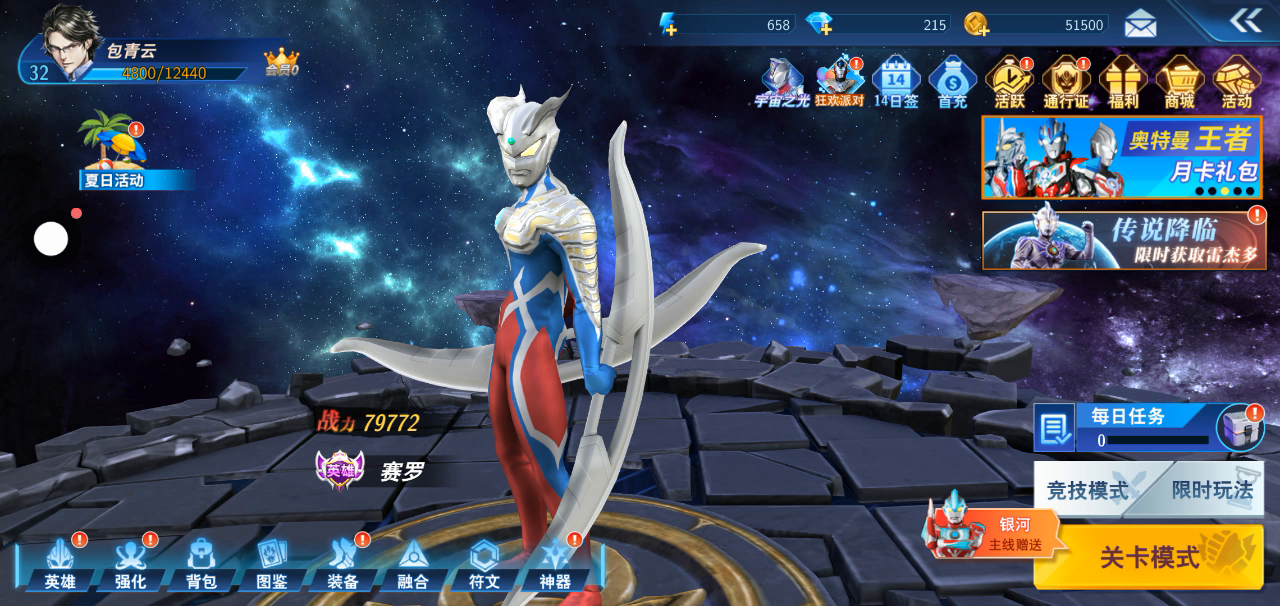Open 限时玩法 limited-time modes
Image resolution: width=1280 pixels, height=606 pixels.
(1212, 490)
